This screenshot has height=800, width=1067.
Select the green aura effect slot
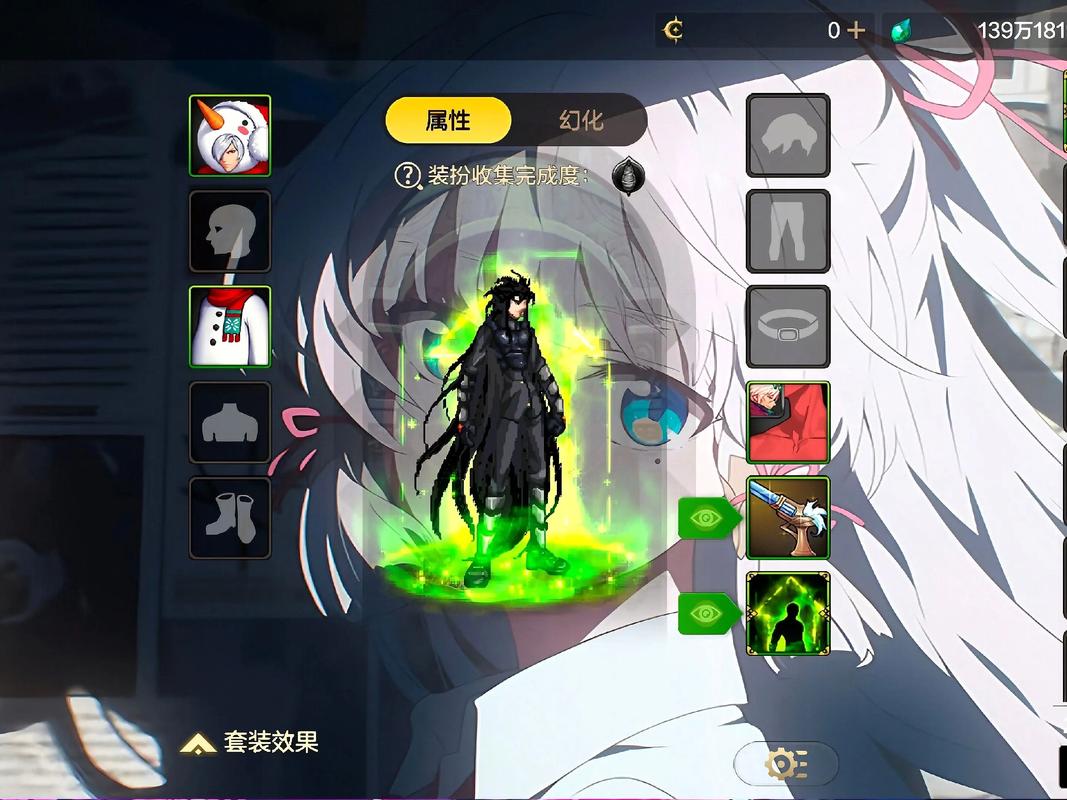(788, 613)
